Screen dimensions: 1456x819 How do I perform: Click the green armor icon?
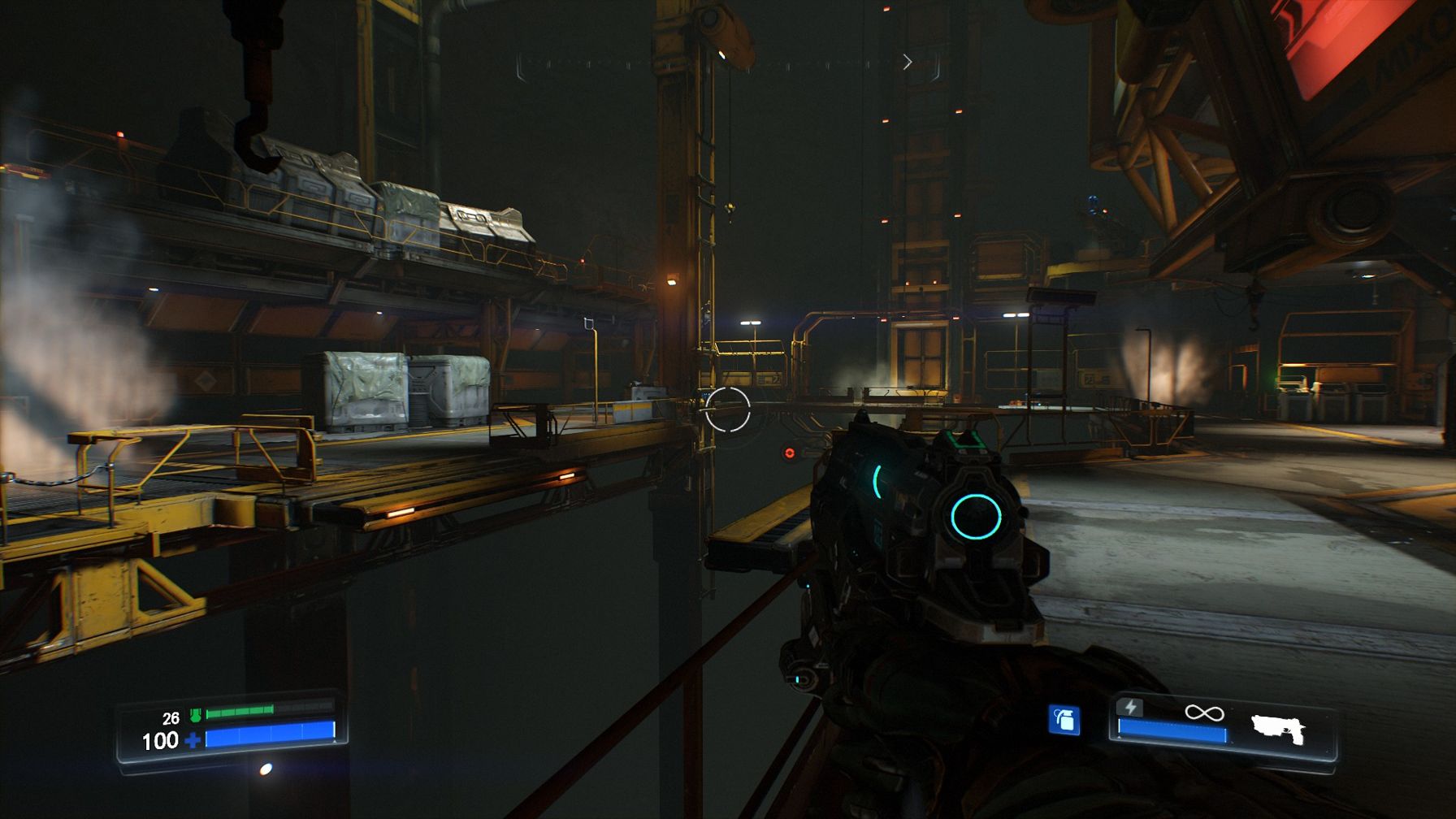click(195, 715)
